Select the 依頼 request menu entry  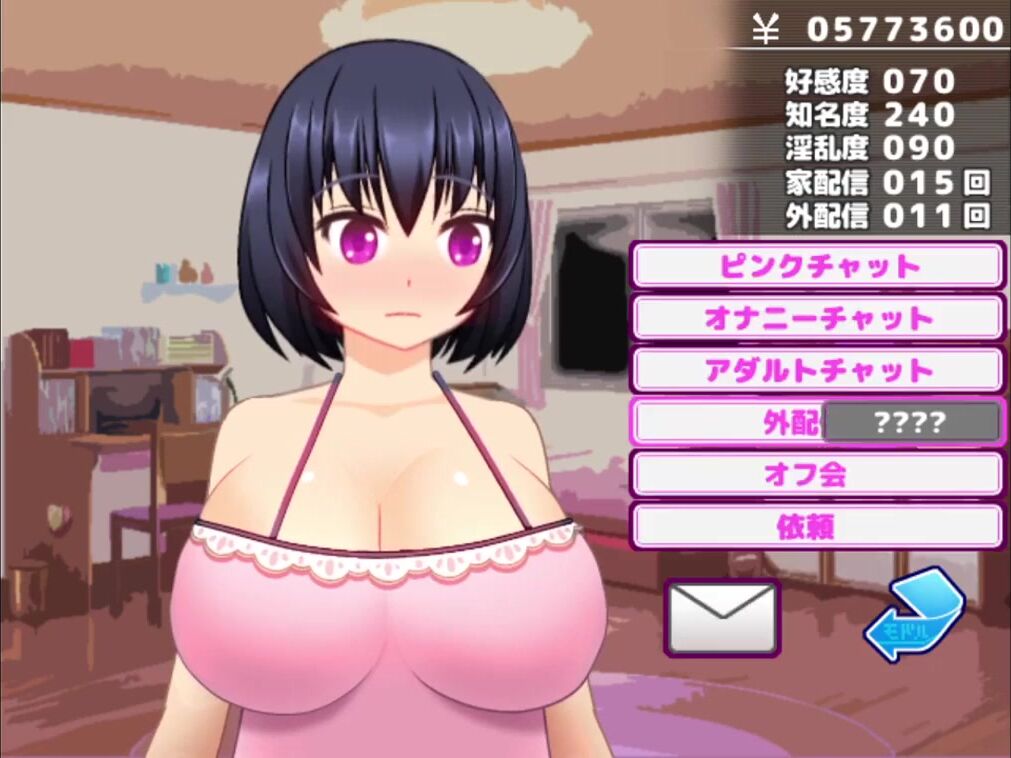click(x=817, y=526)
